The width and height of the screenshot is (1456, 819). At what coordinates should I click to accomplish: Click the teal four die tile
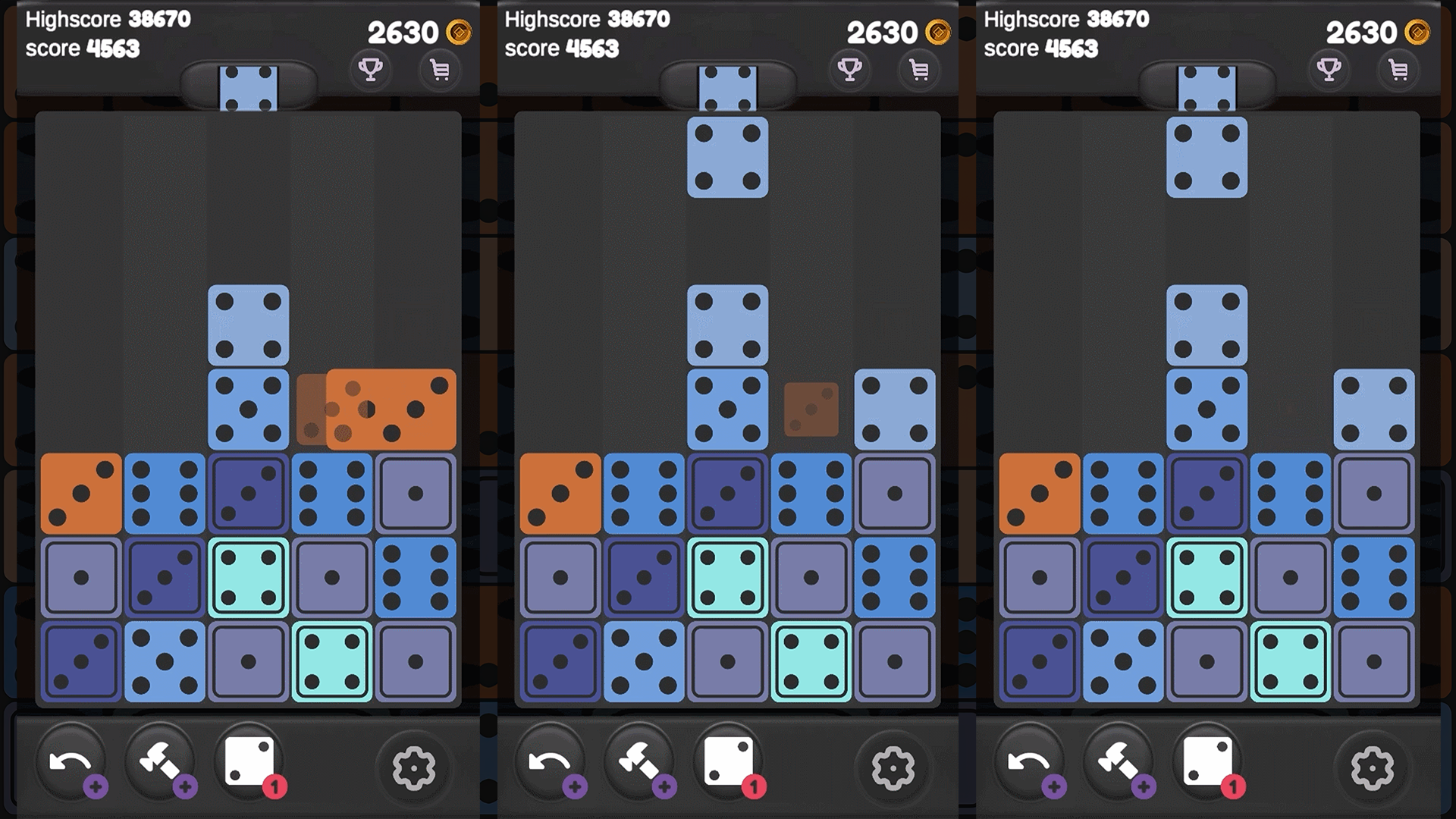click(x=249, y=576)
